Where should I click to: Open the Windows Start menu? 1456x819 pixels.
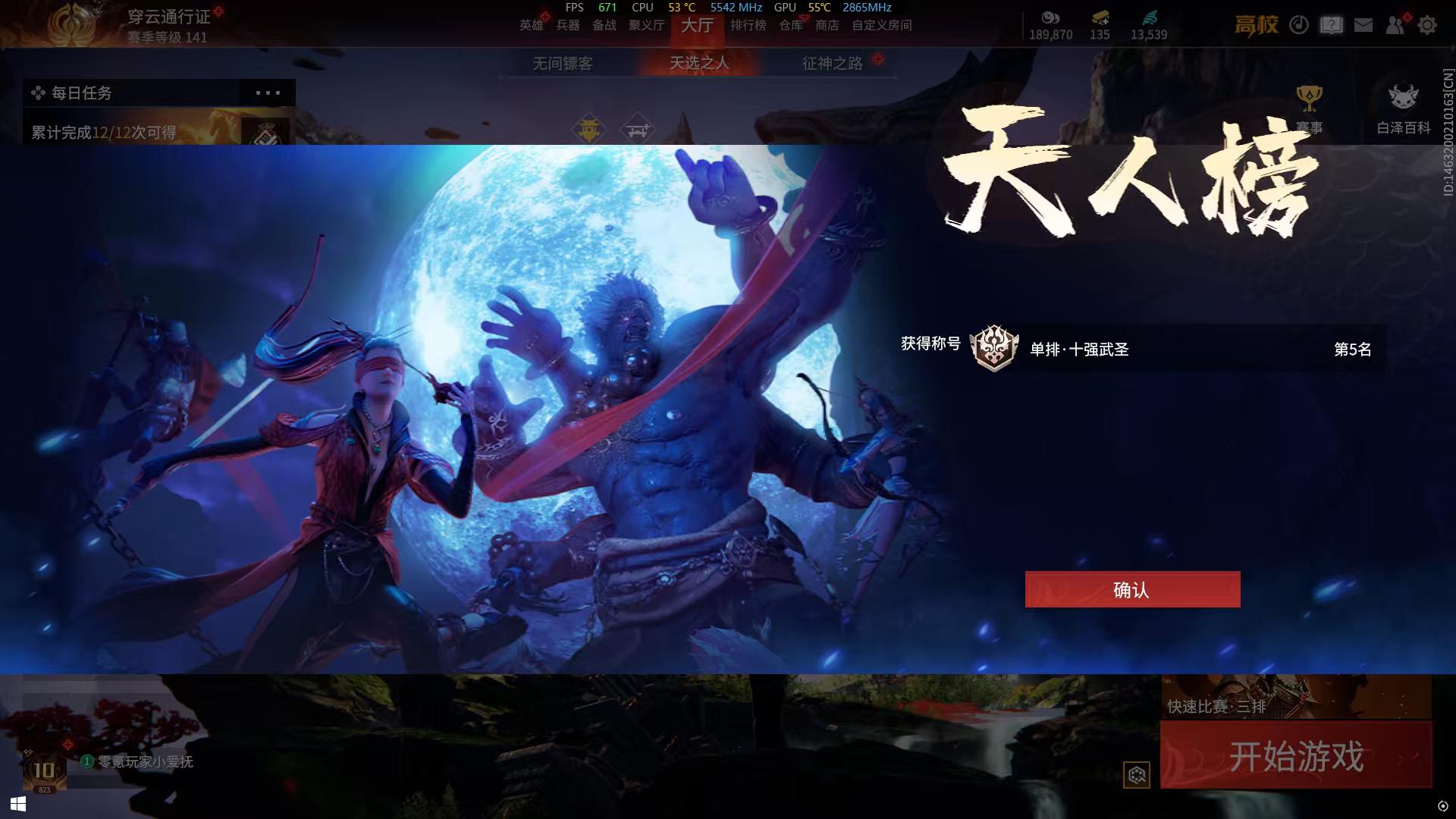(x=17, y=803)
